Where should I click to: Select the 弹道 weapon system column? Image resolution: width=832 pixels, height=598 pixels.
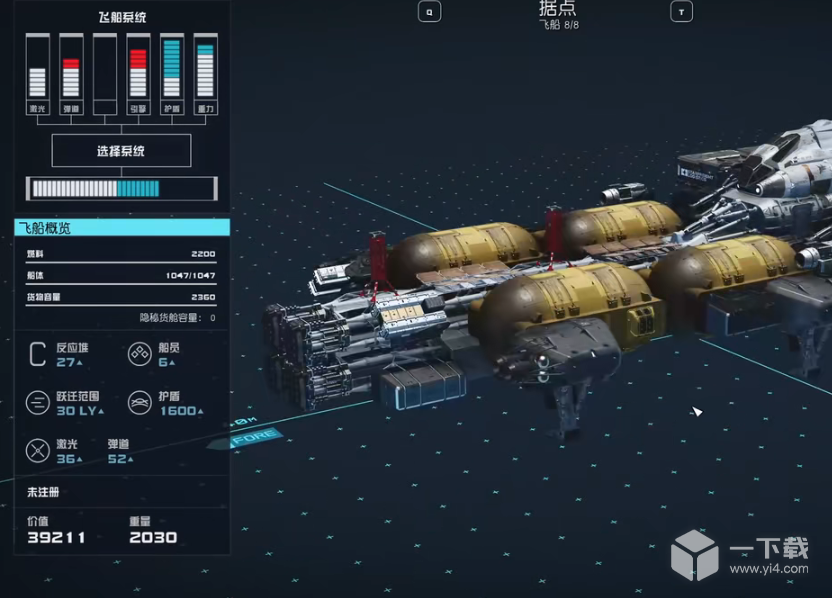click(x=70, y=75)
